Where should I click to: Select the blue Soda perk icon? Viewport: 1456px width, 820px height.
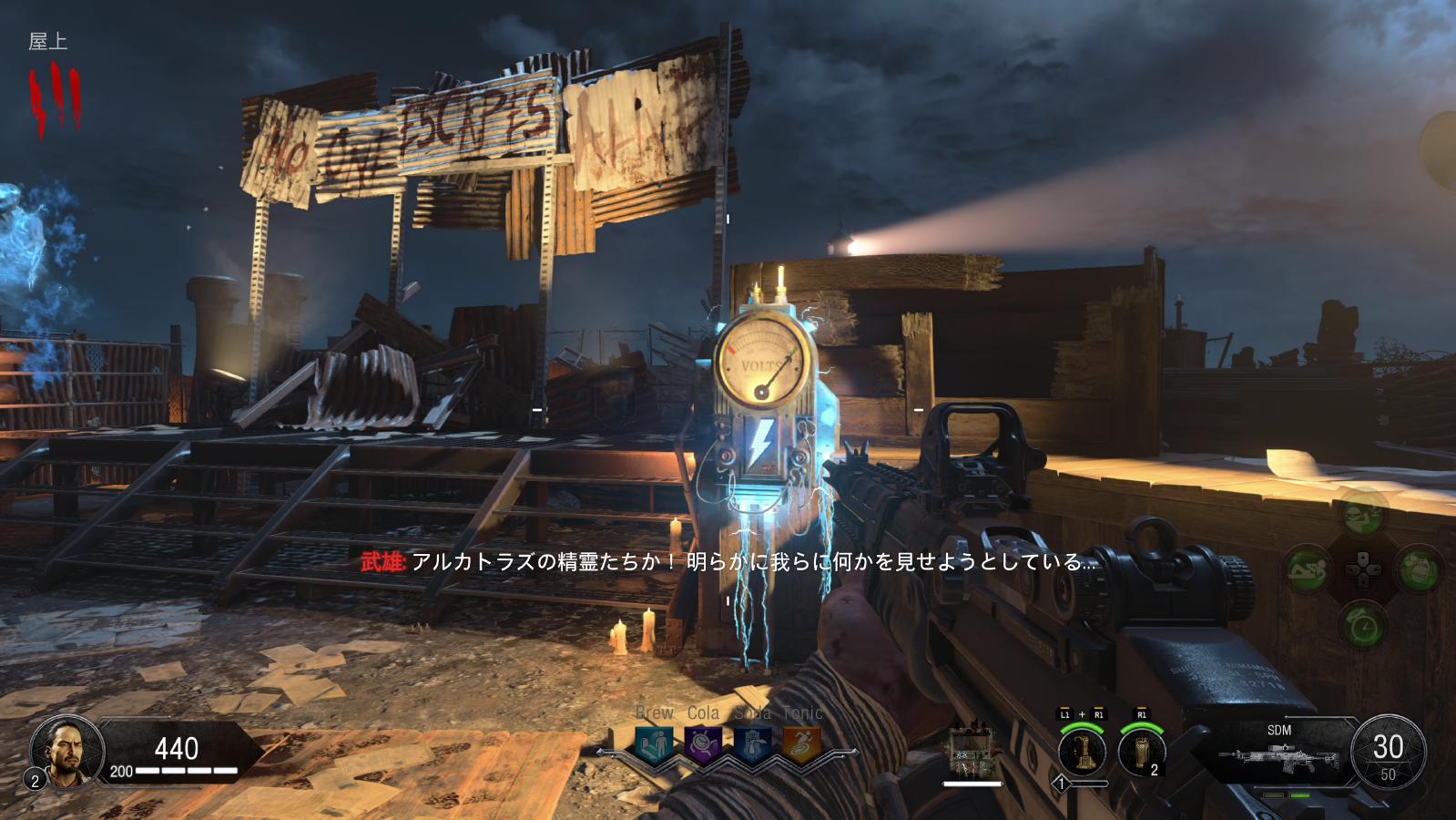pyautogui.click(x=752, y=744)
